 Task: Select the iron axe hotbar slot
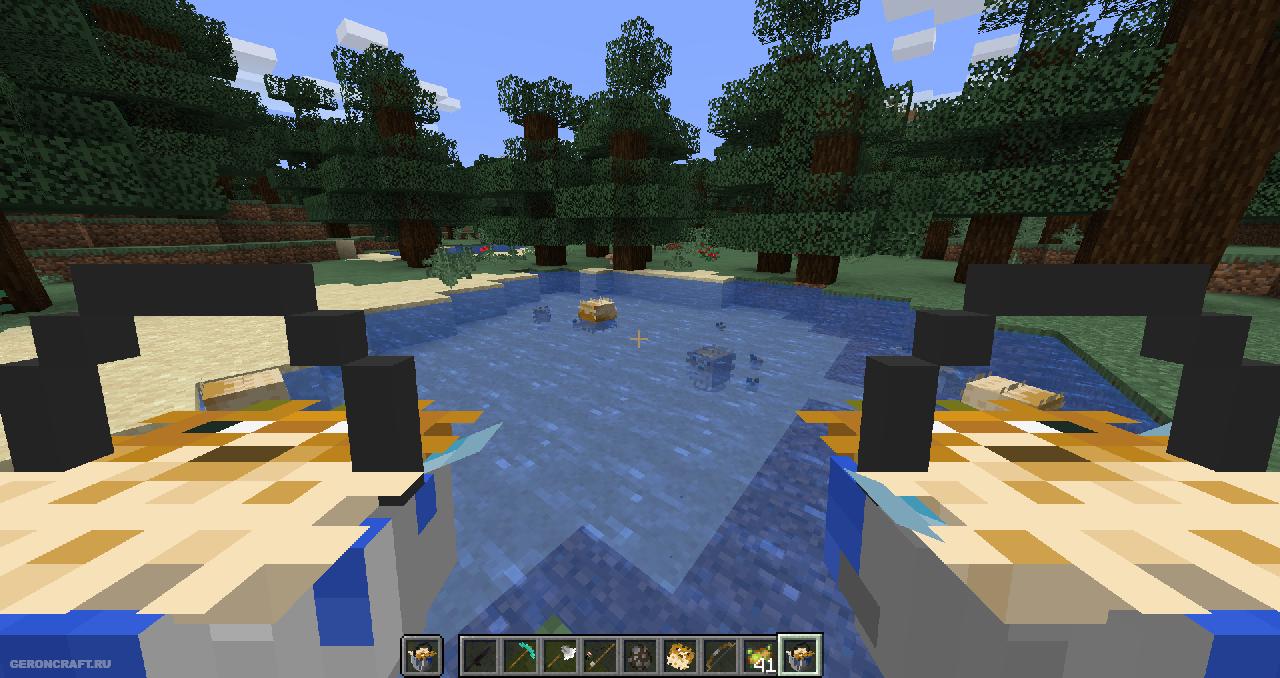click(x=560, y=656)
